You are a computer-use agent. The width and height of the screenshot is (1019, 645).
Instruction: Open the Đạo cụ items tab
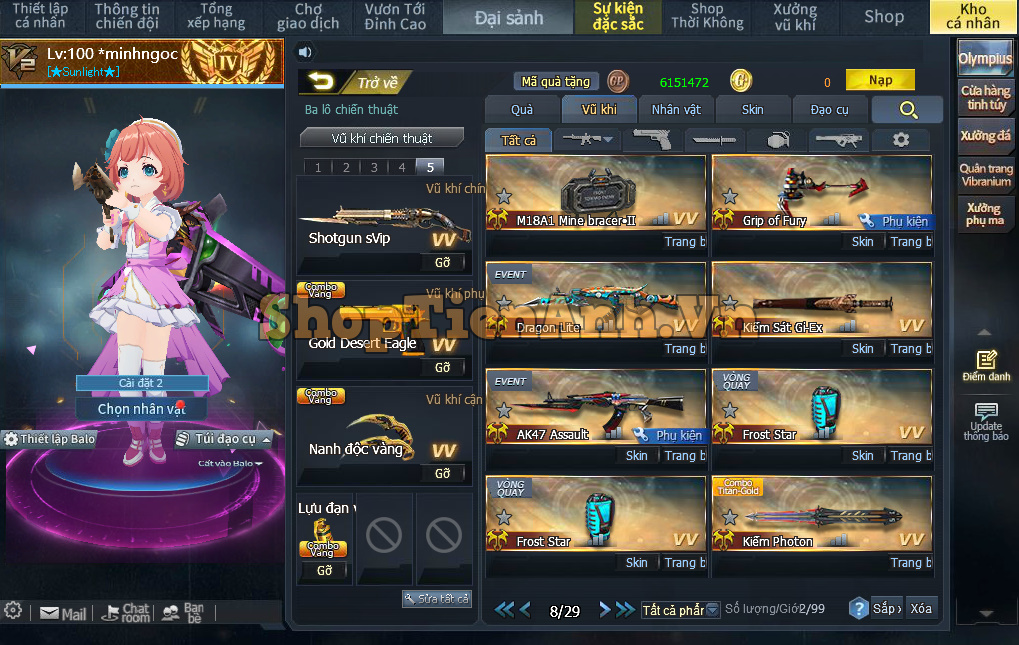pyautogui.click(x=829, y=109)
